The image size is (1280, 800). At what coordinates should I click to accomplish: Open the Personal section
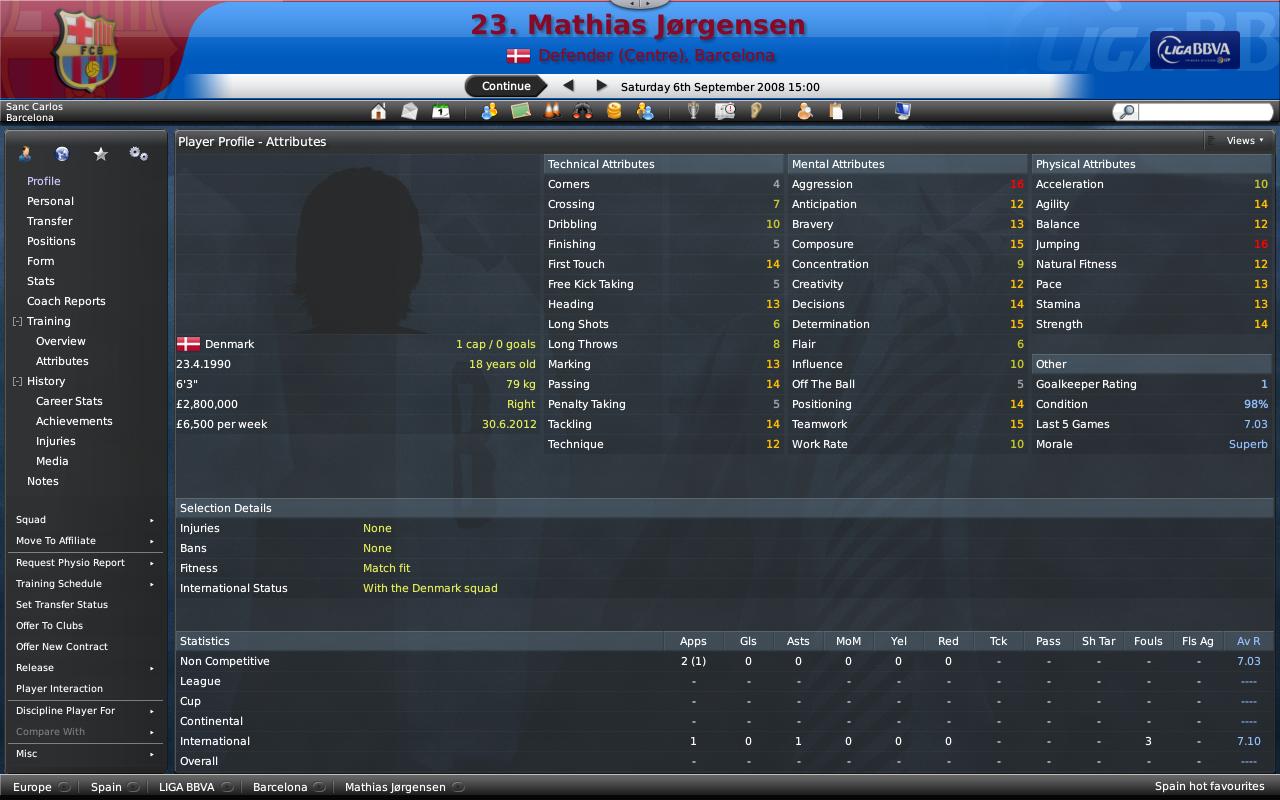(x=50, y=201)
